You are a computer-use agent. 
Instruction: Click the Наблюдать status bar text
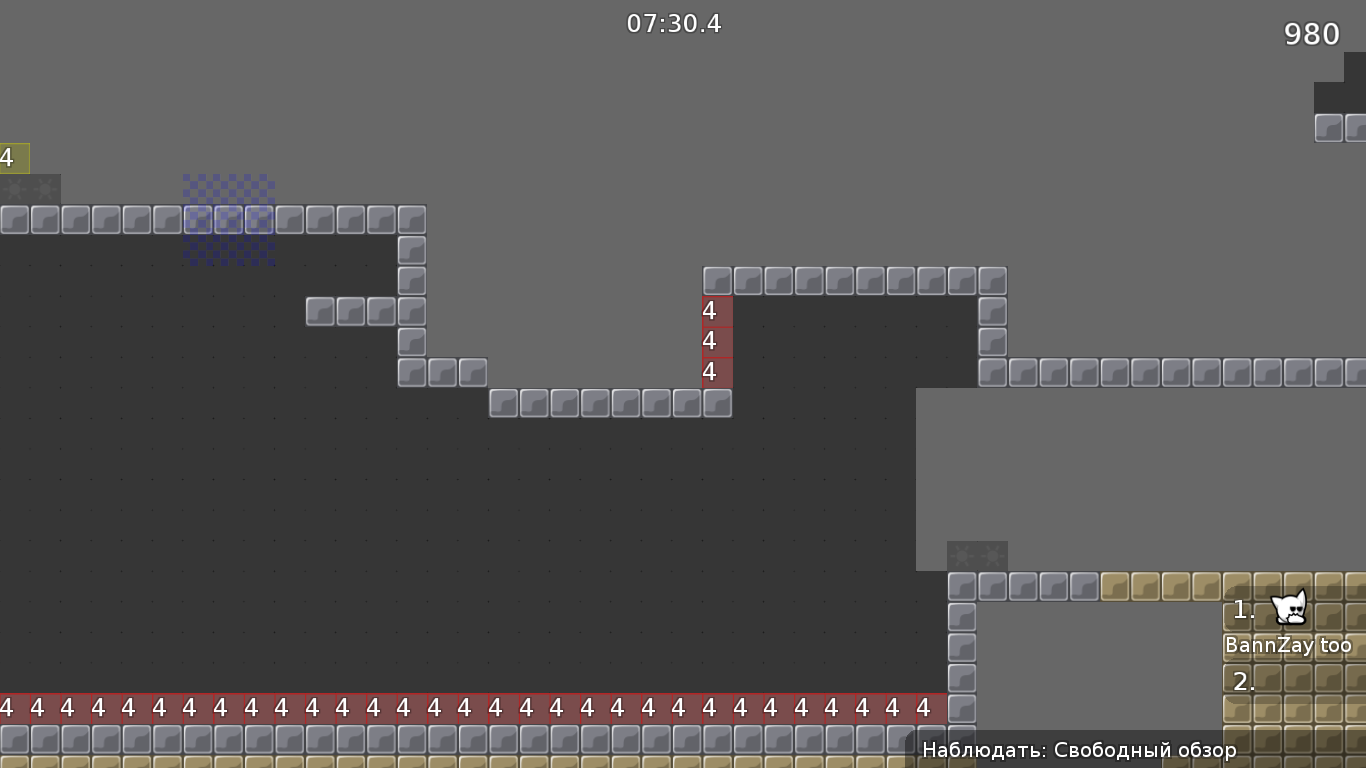click(x=968, y=748)
